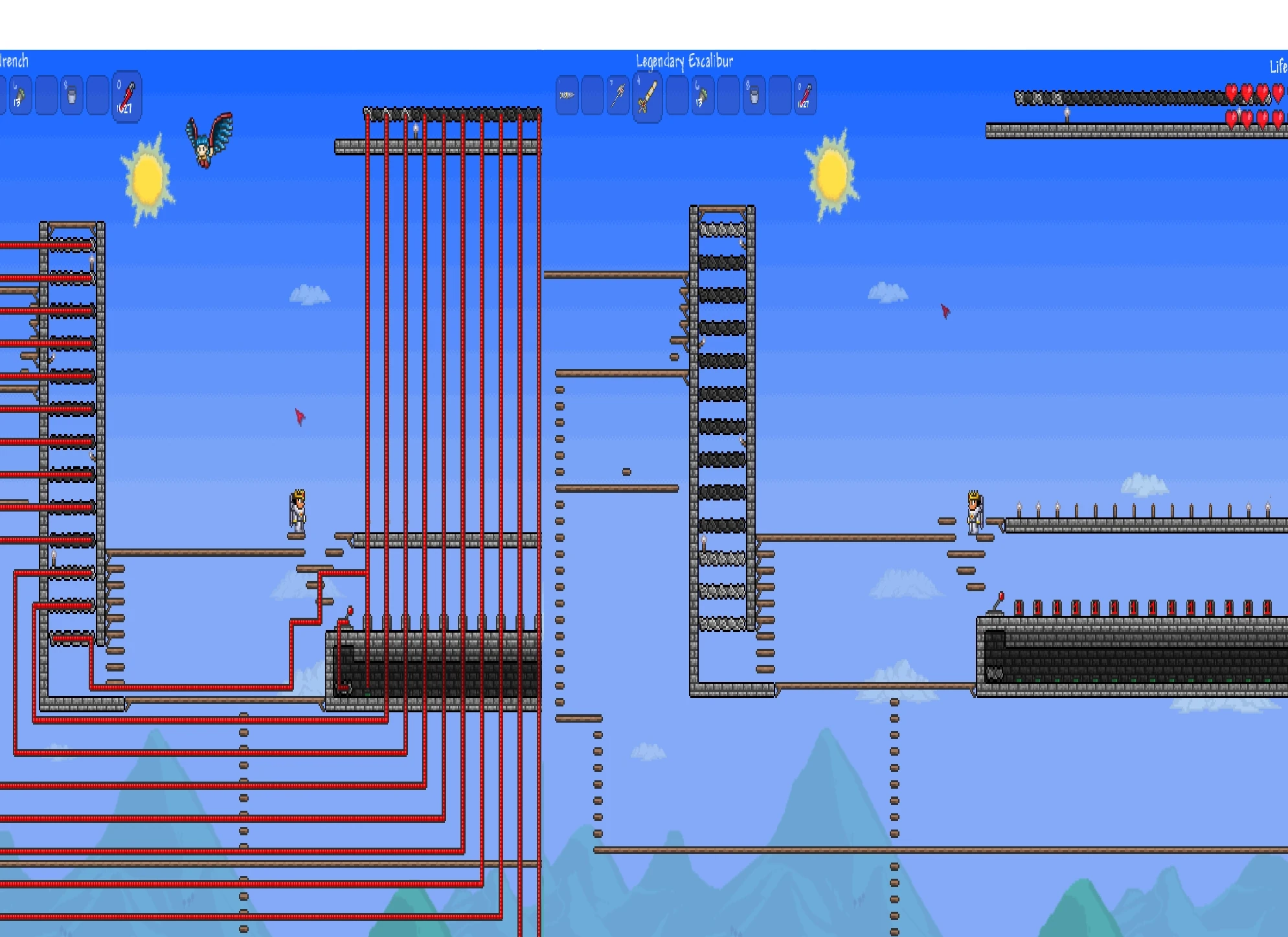Select the herb stack in right hotbar slot 6
The height and width of the screenshot is (937, 1288).
(x=700, y=96)
